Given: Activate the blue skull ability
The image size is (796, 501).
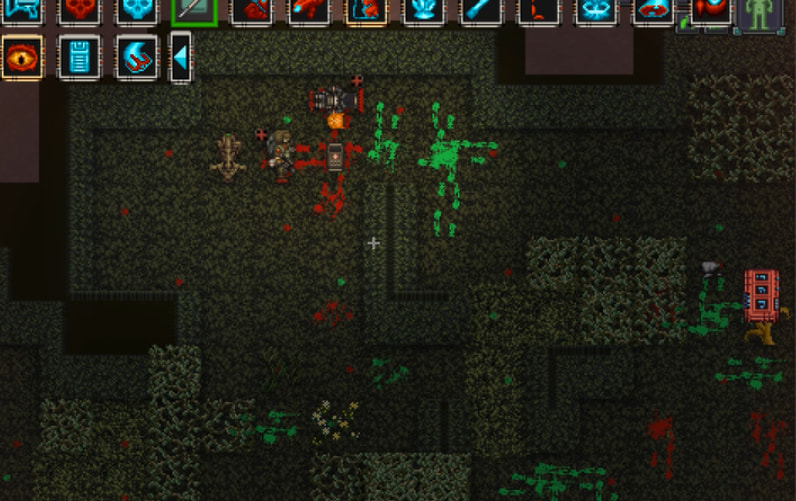Looking at the screenshot, I should tap(137, 10).
